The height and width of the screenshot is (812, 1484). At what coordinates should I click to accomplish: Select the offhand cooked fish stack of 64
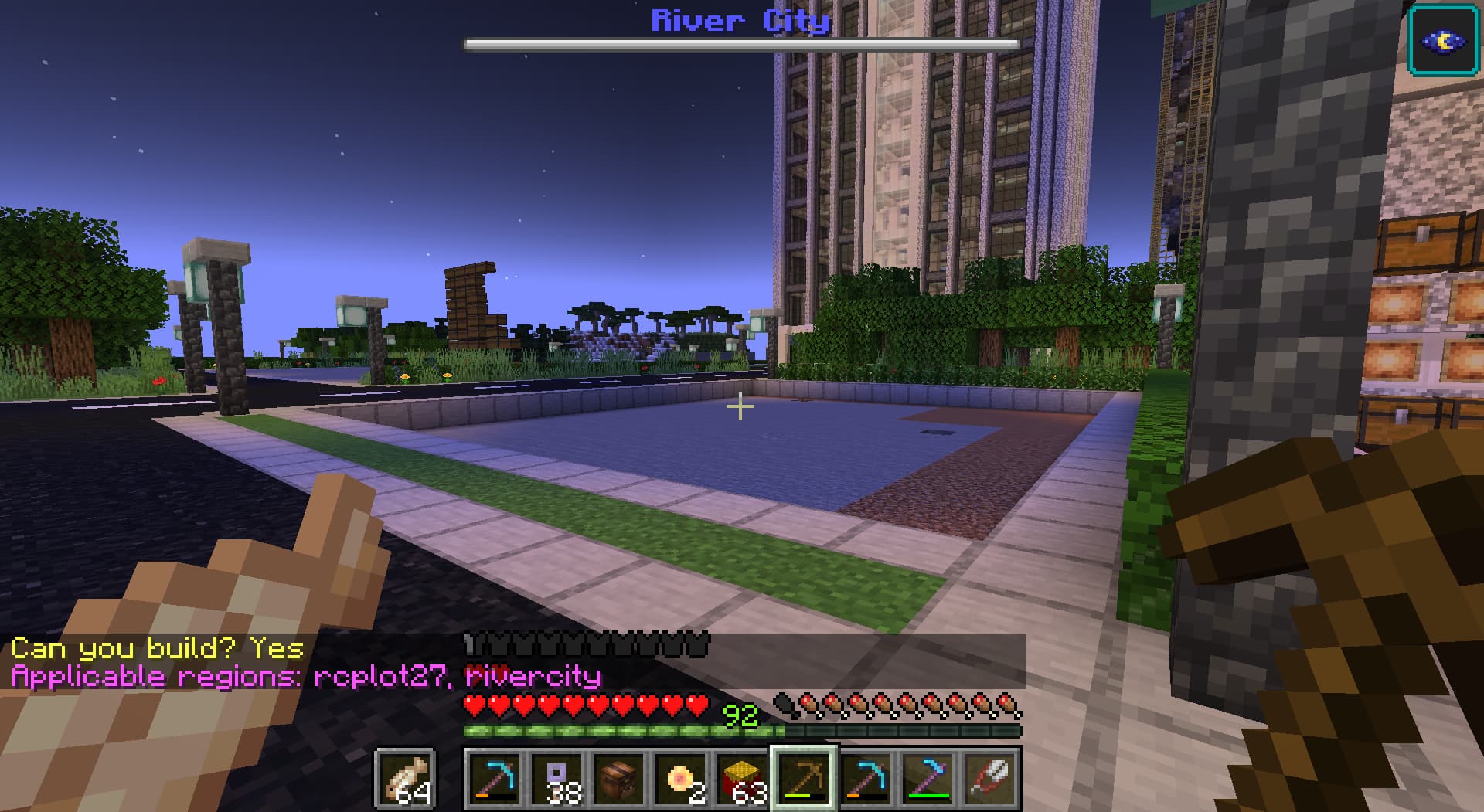tap(405, 778)
